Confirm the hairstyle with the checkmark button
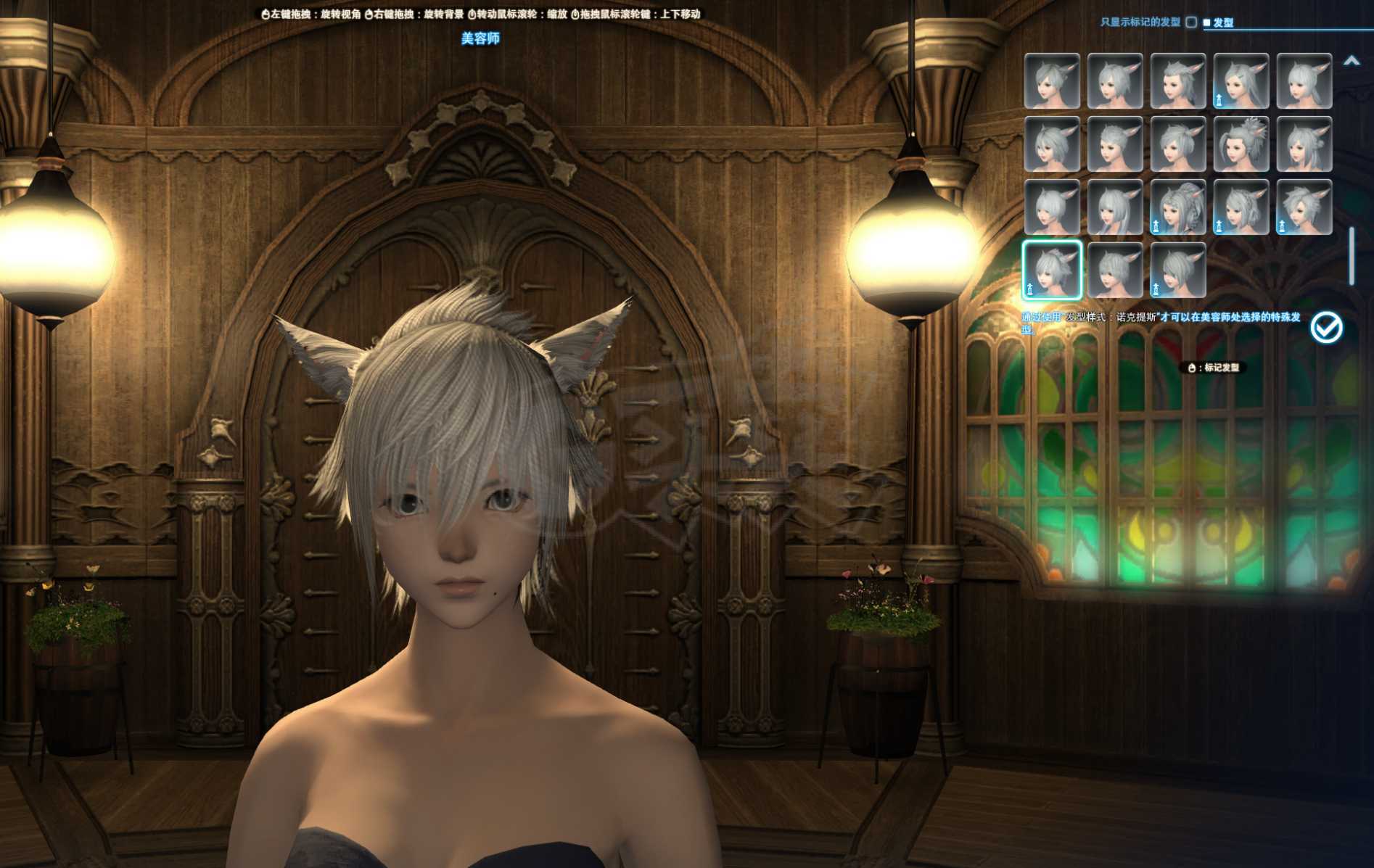Image resolution: width=1374 pixels, height=868 pixels. (1326, 328)
